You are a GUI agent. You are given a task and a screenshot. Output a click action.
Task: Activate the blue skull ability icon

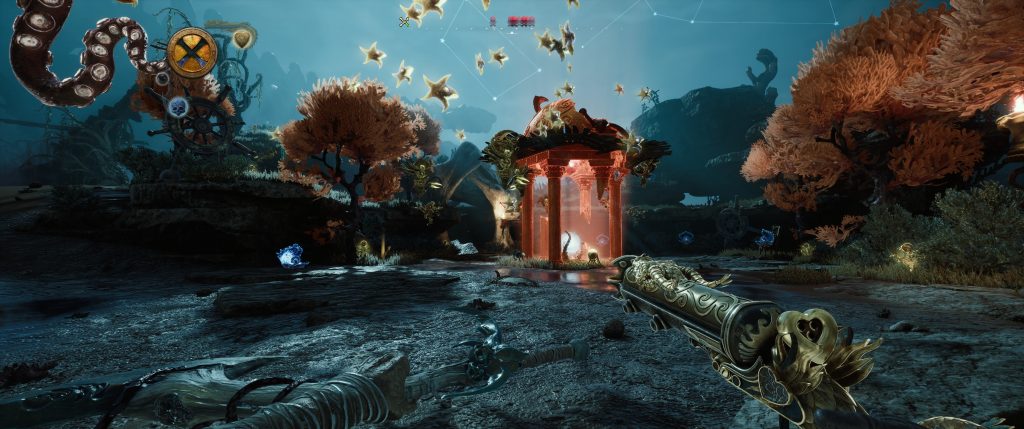178,107
